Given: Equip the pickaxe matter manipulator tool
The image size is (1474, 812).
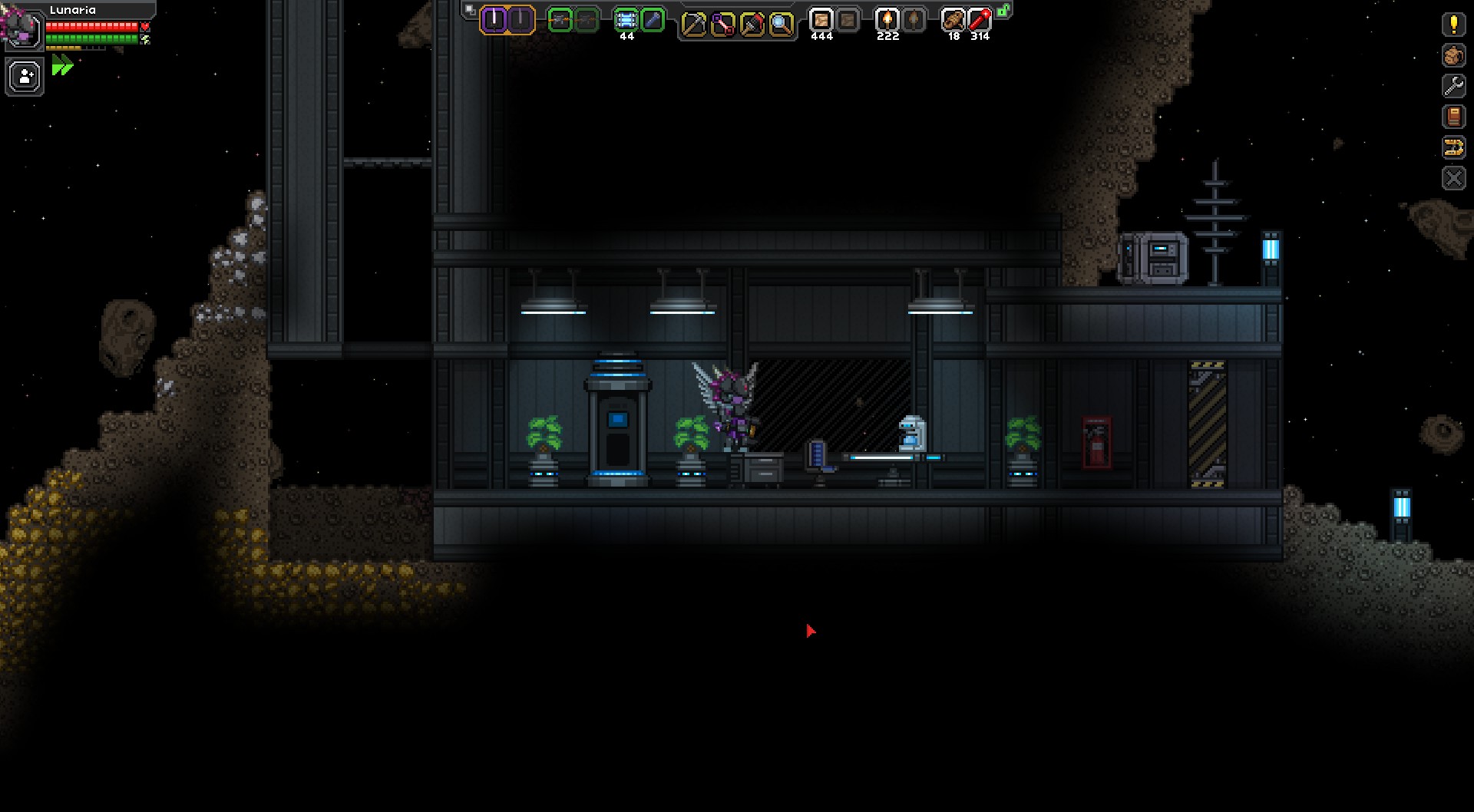Looking at the screenshot, I should point(693,25).
